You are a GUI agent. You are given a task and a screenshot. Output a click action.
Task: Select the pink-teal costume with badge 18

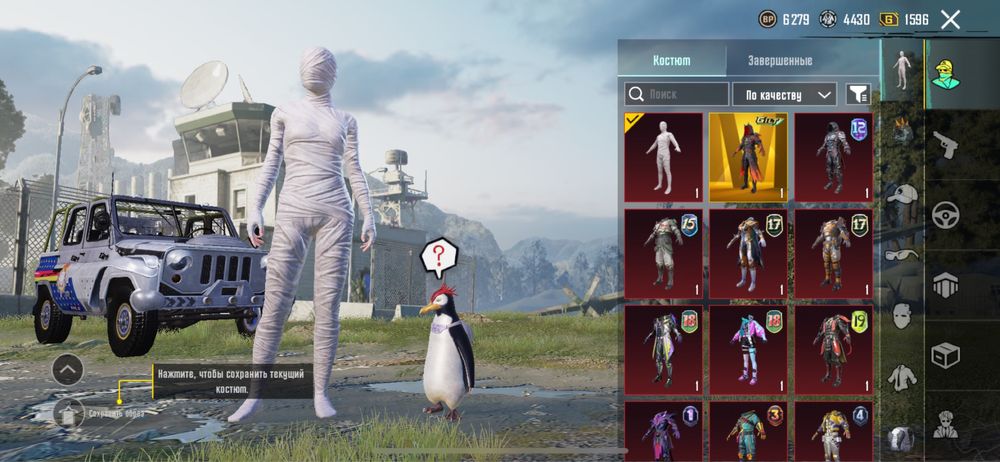click(x=748, y=349)
